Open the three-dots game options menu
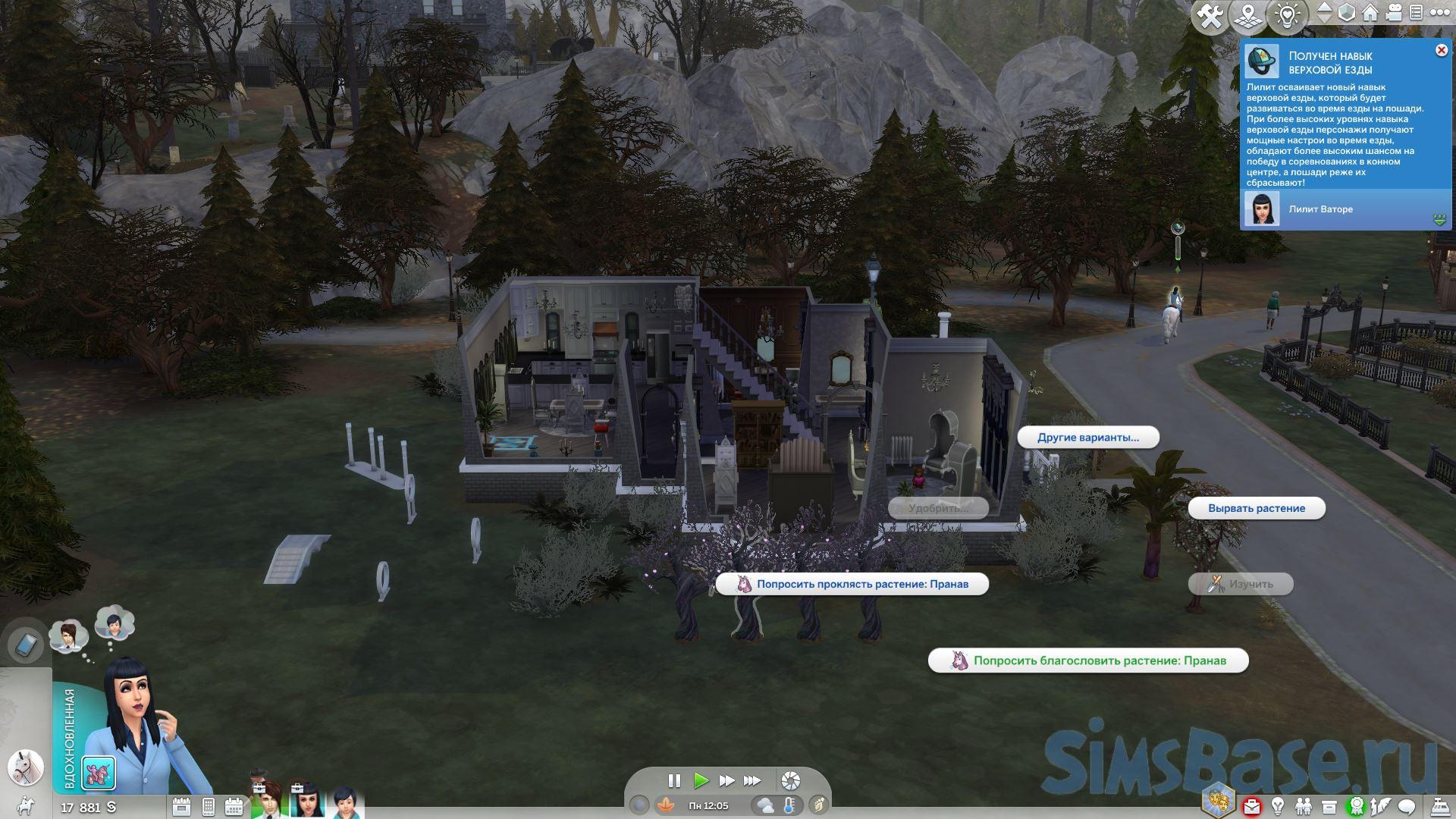1456x819 pixels. click(1438, 13)
